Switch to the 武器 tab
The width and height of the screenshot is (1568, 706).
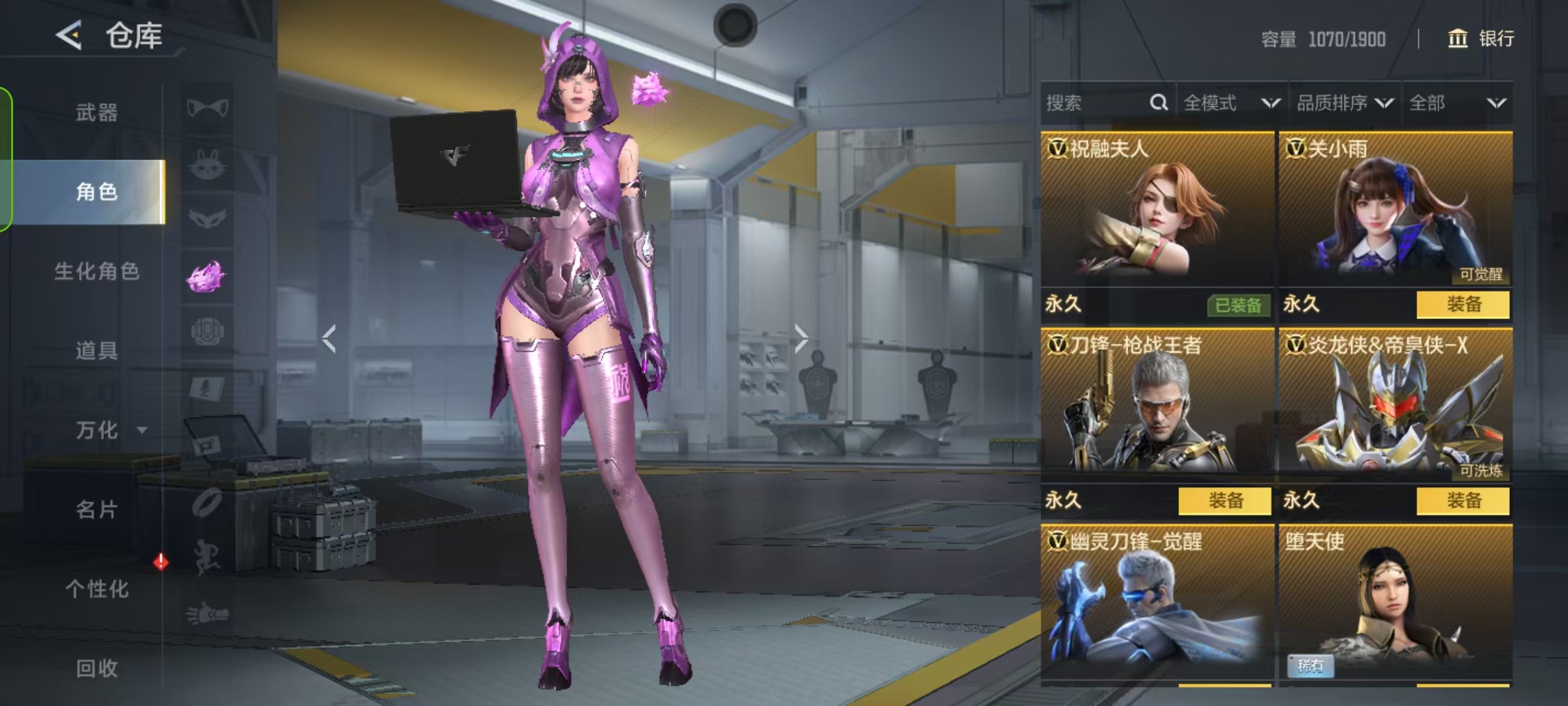(97, 112)
